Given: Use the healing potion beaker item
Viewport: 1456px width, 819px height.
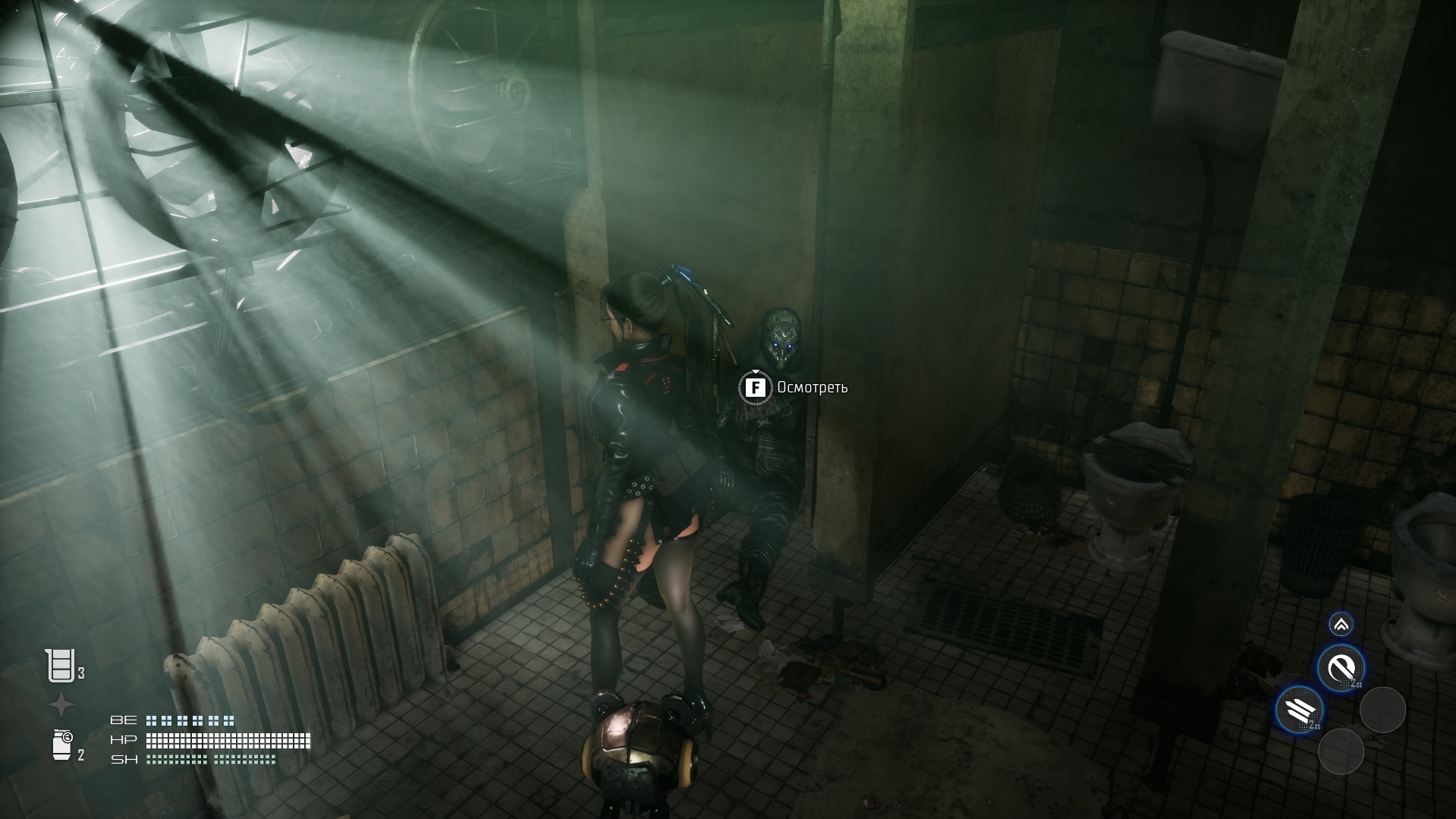Looking at the screenshot, I should click(x=59, y=666).
